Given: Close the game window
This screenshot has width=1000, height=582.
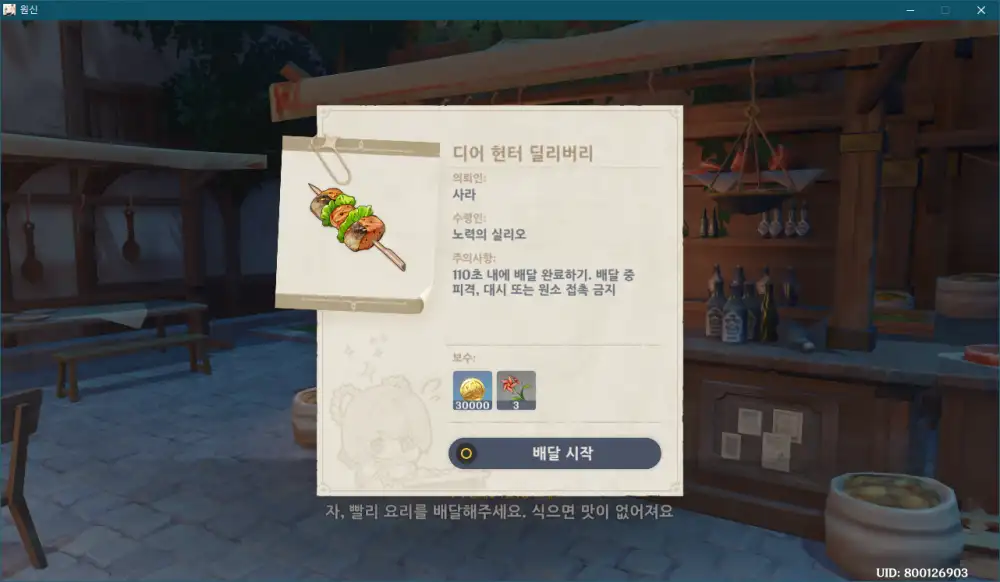Looking at the screenshot, I should (978, 10).
